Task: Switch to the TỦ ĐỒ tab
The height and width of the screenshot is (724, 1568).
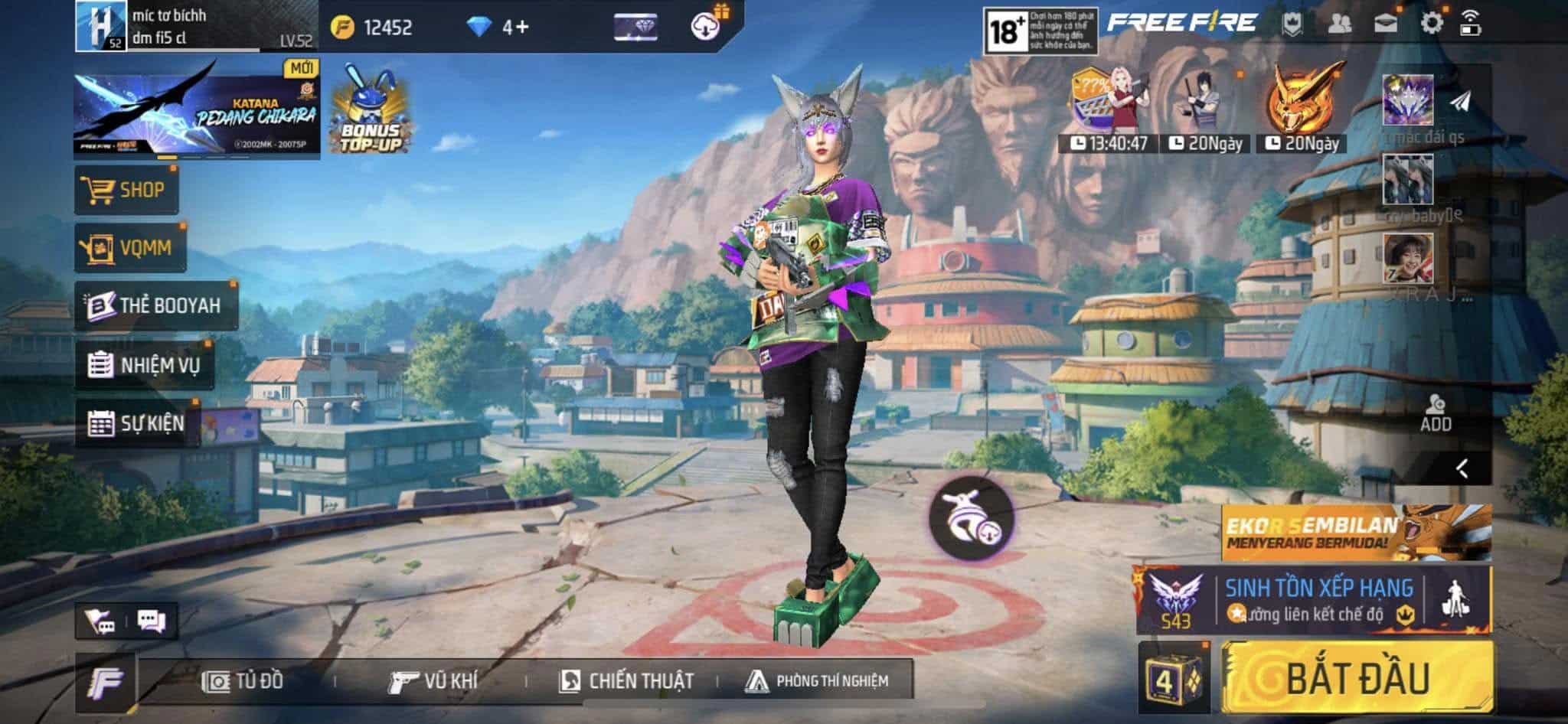Action: [x=243, y=680]
